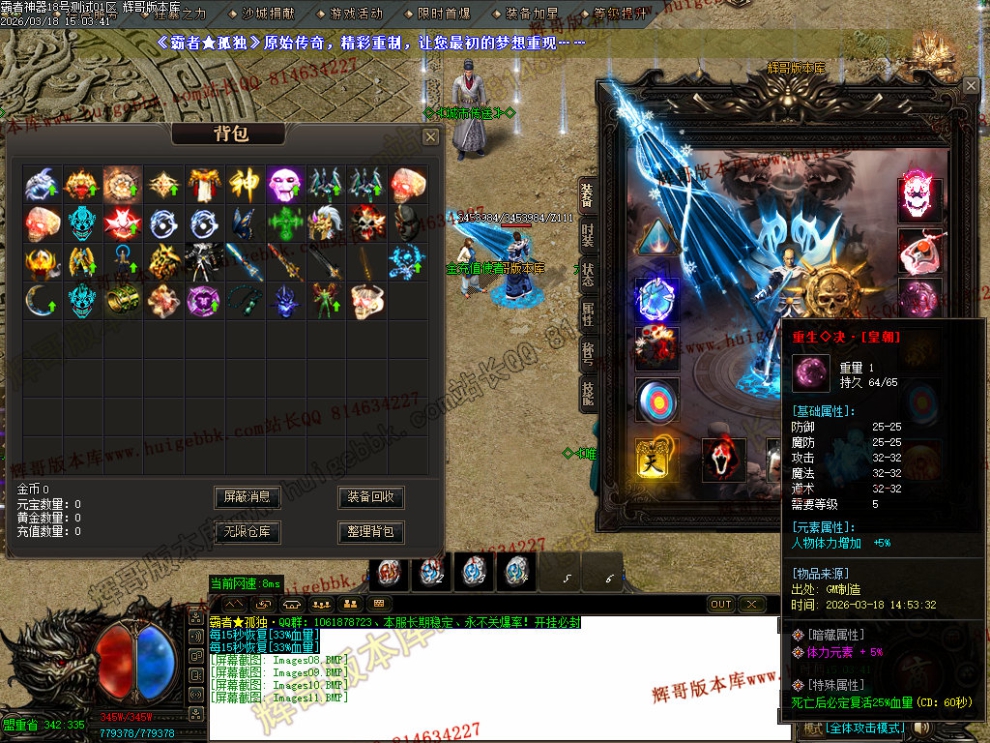This screenshot has width=990, height=743.
Task: Select the golden 神 character item
Action: (245, 184)
